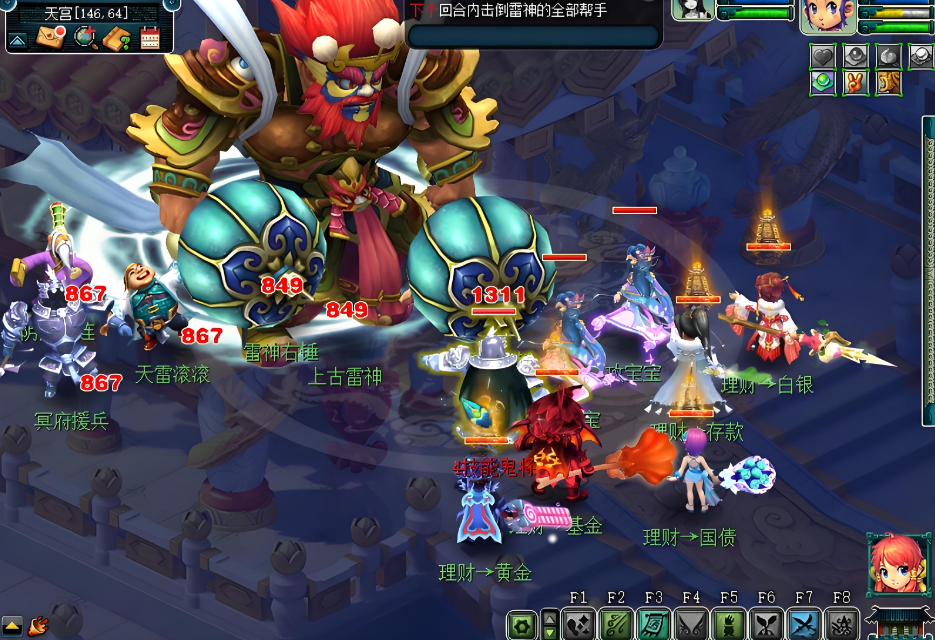Viewport: 935px width, 640px height.
Task: Activate the F7 blue crossed swords skill
Action: coord(804,624)
